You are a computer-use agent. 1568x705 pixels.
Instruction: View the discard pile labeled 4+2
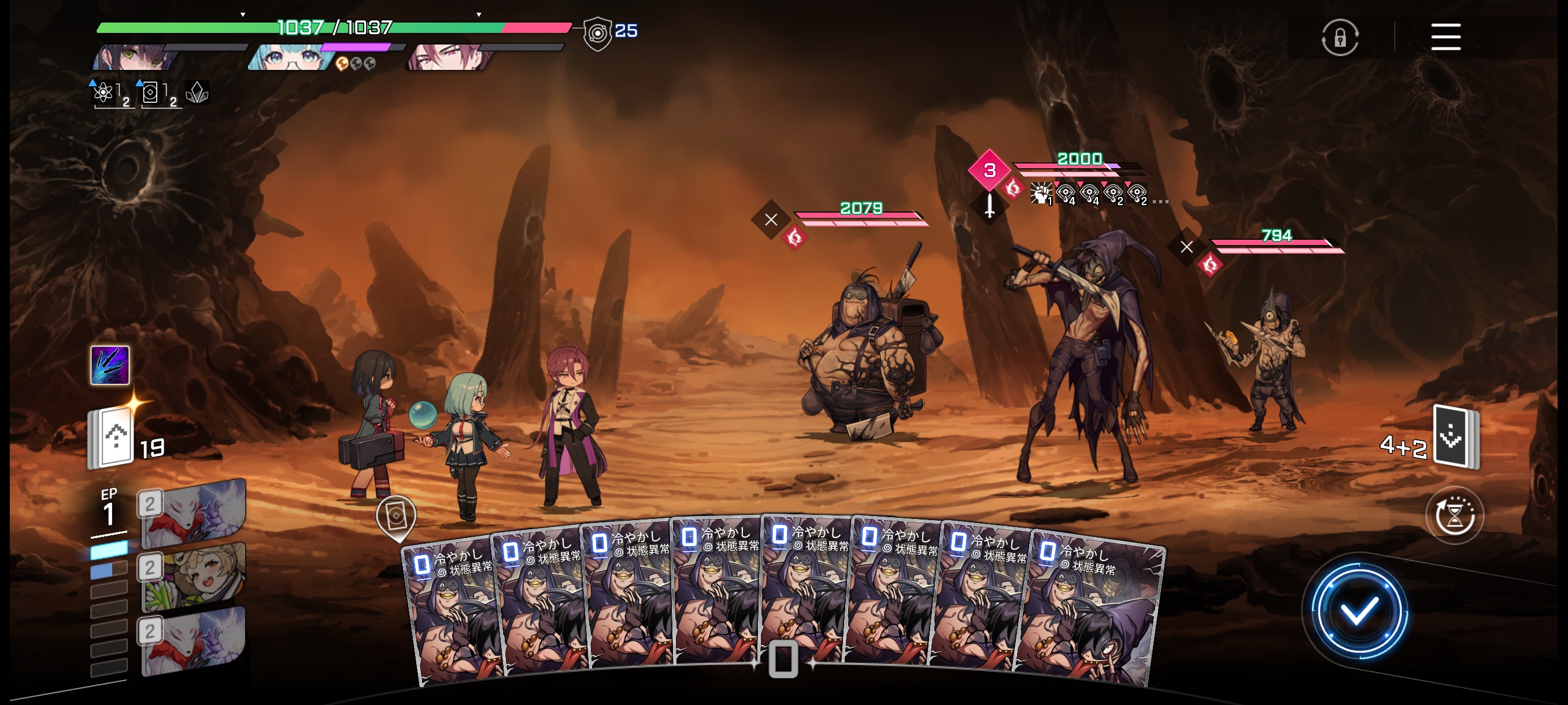point(1455,436)
